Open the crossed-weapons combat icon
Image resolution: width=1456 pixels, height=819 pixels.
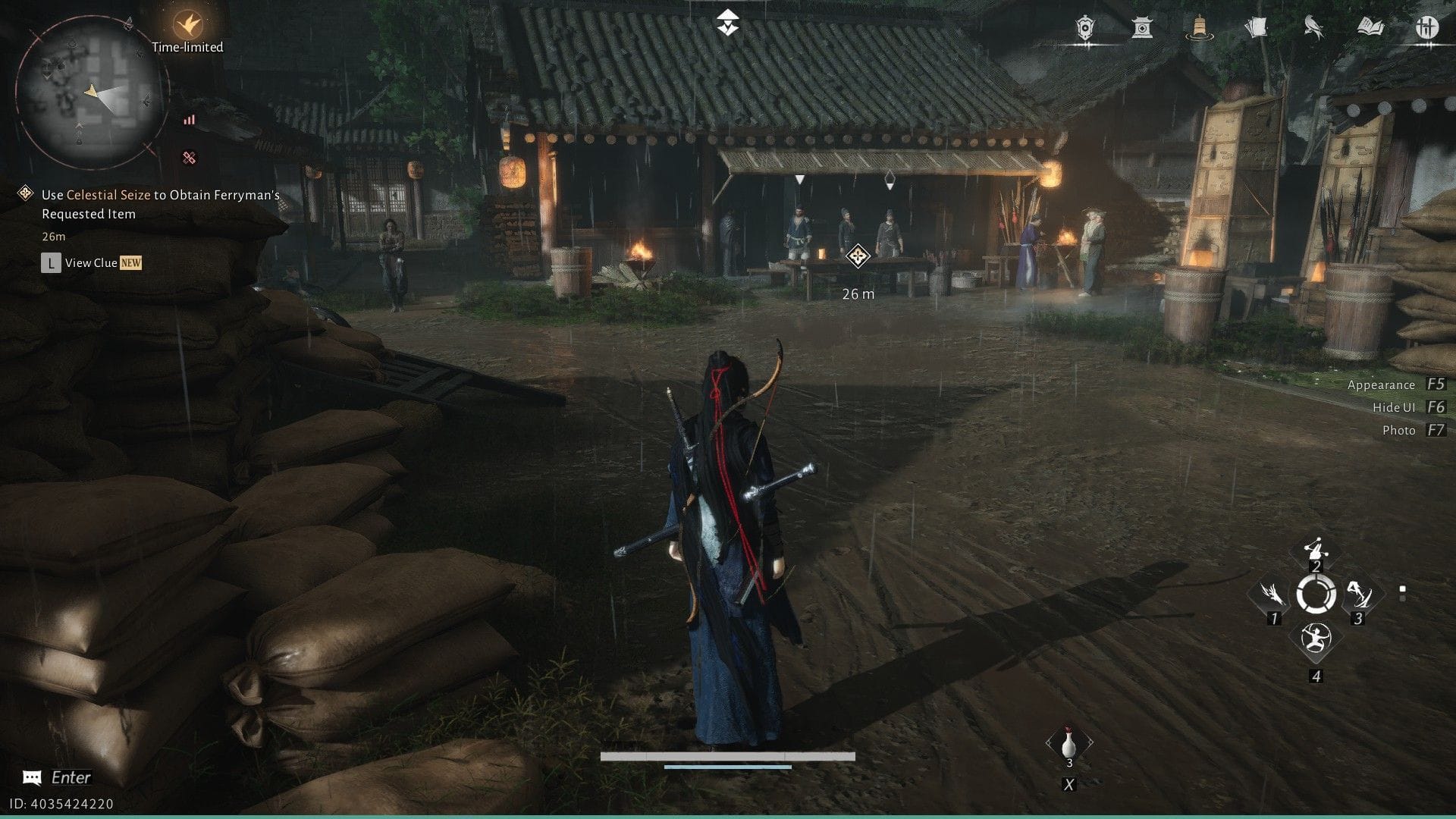click(1426, 28)
